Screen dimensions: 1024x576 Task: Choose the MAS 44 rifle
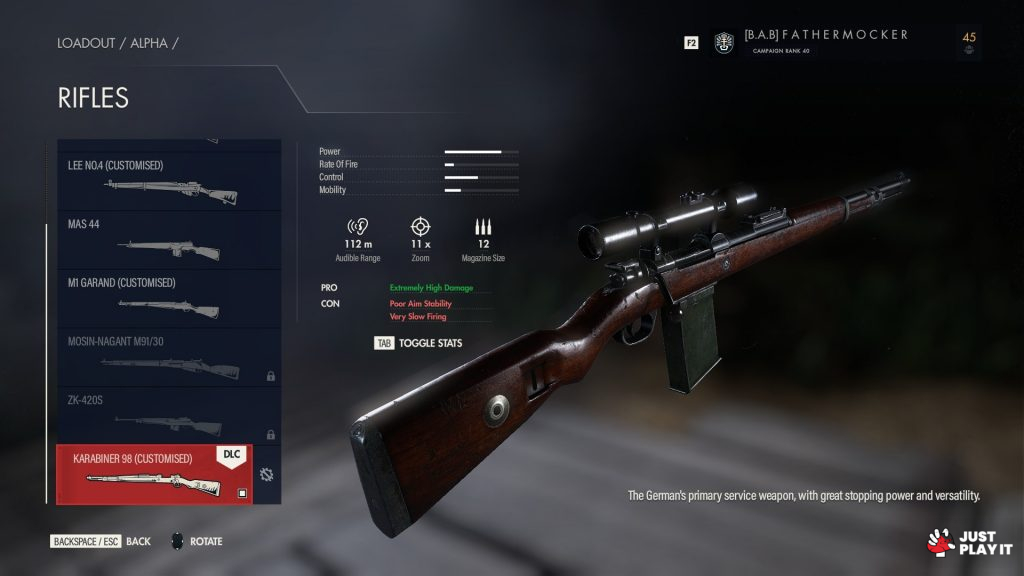pos(168,240)
